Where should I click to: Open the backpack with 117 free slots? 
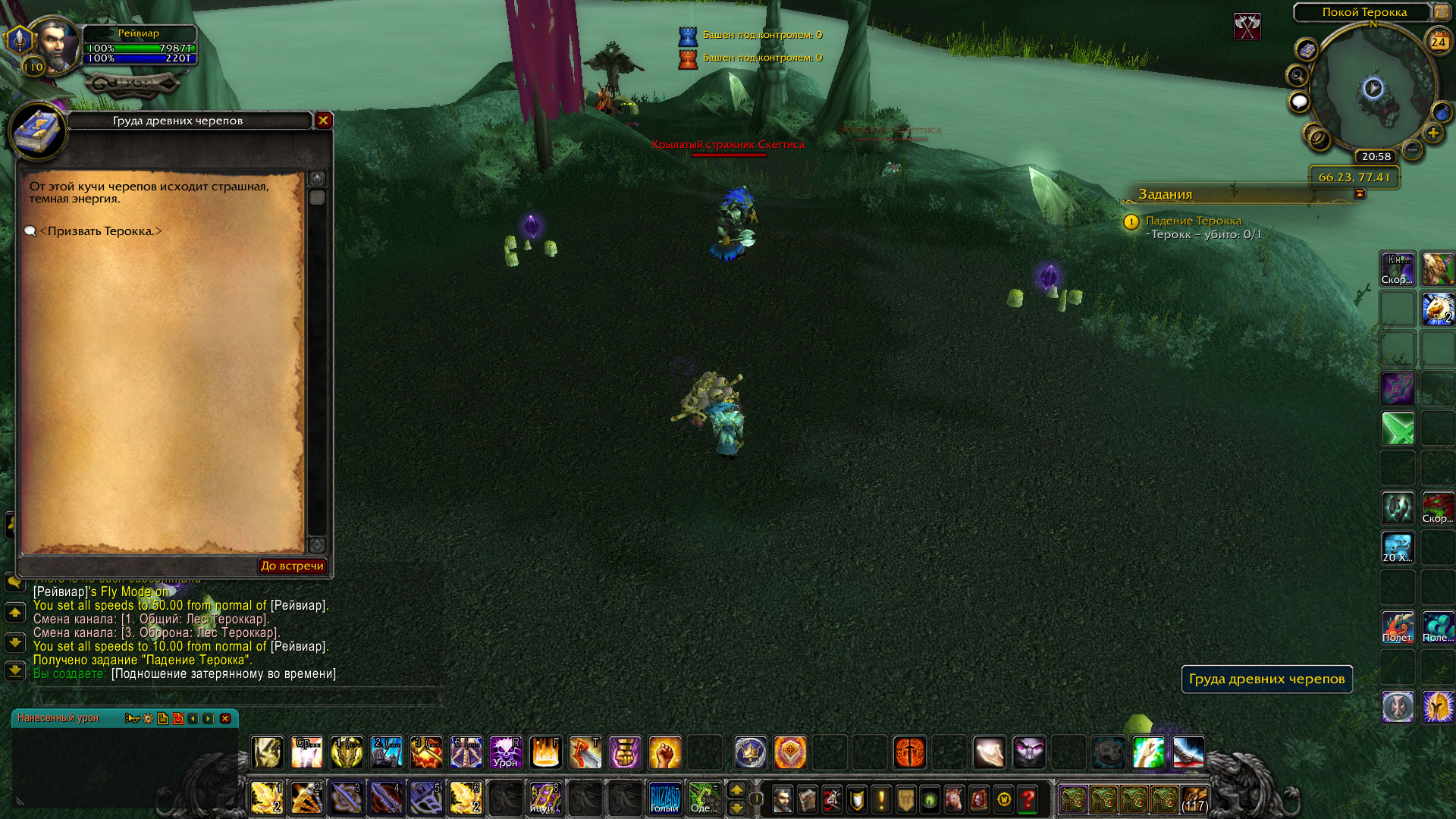[x=1194, y=799]
